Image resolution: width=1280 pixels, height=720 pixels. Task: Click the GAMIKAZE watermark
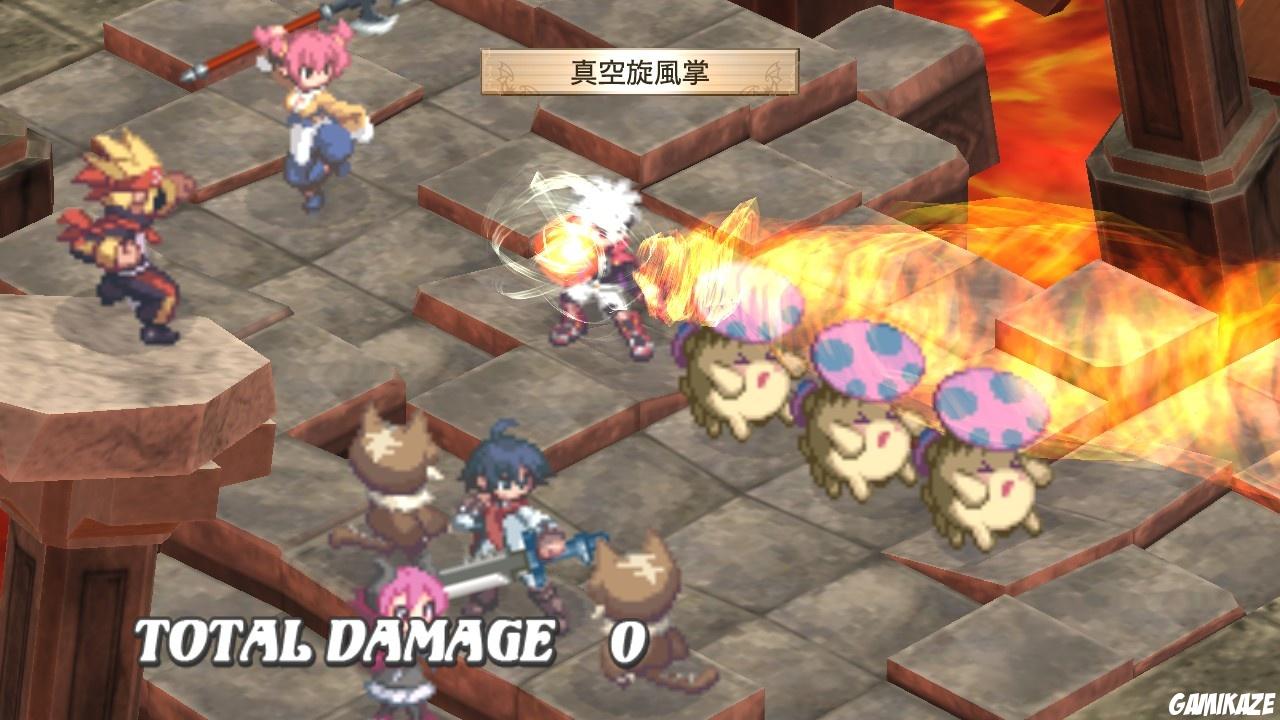pyautogui.click(x=1219, y=703)
